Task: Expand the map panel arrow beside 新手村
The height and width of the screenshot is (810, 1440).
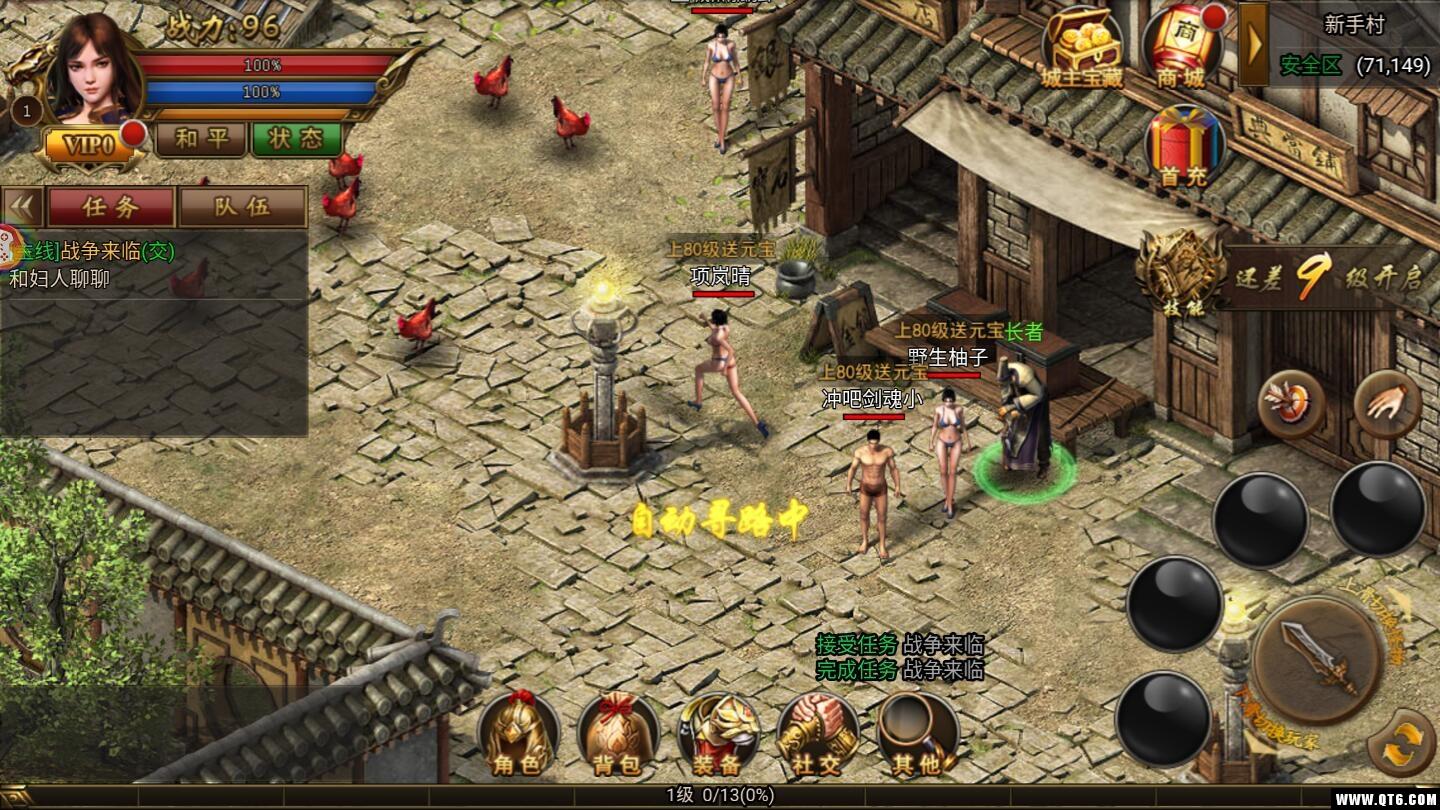Action: (1254, 44)
